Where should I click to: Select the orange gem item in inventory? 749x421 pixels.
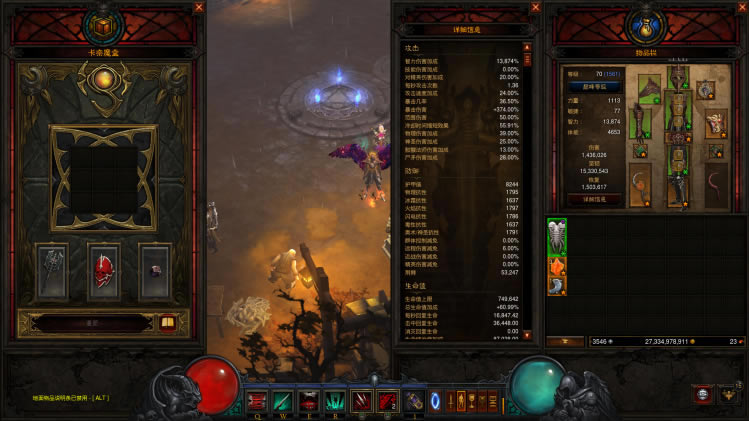pyautogui.click(x=557, y=265)
